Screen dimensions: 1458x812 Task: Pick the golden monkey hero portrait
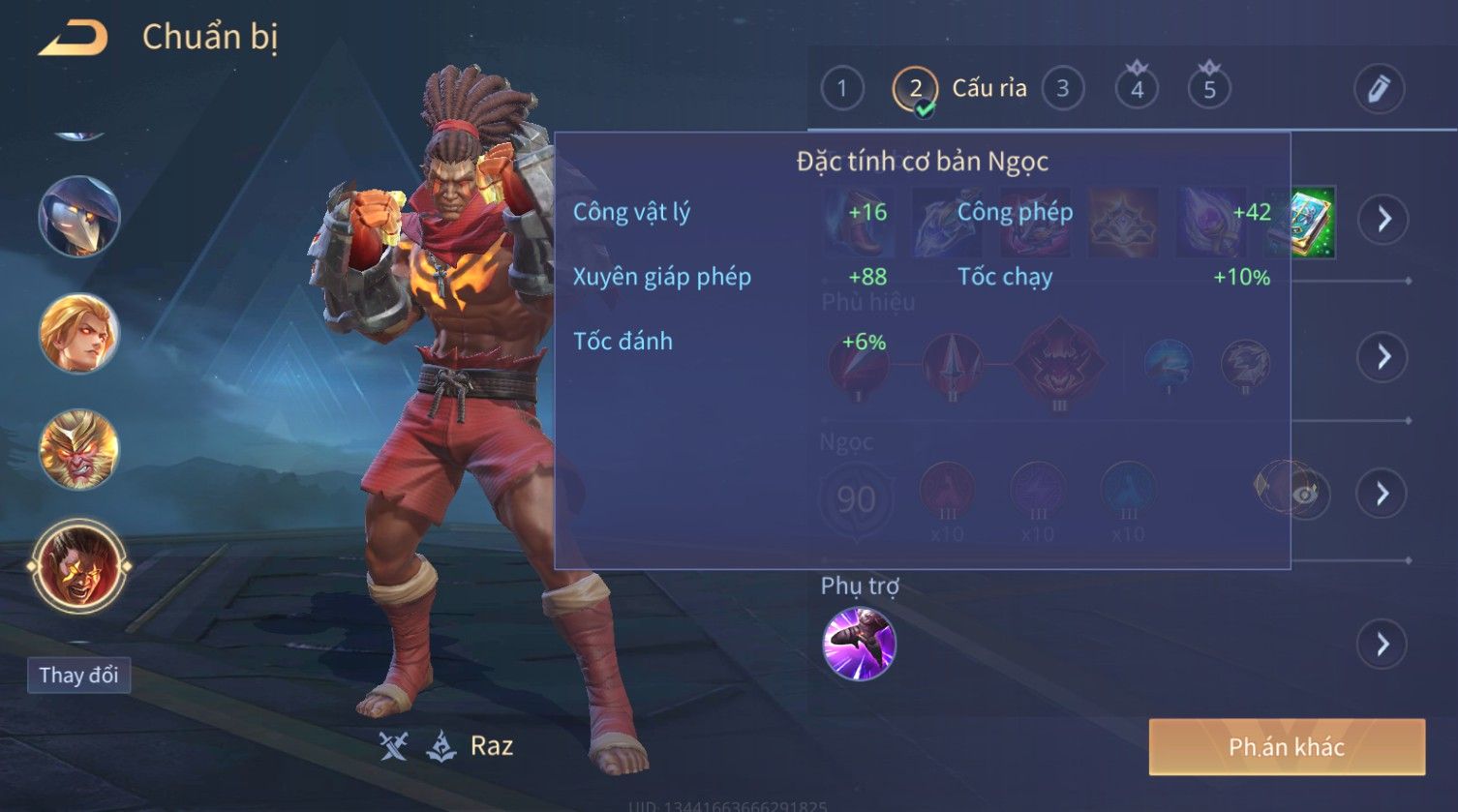(79, 449)
